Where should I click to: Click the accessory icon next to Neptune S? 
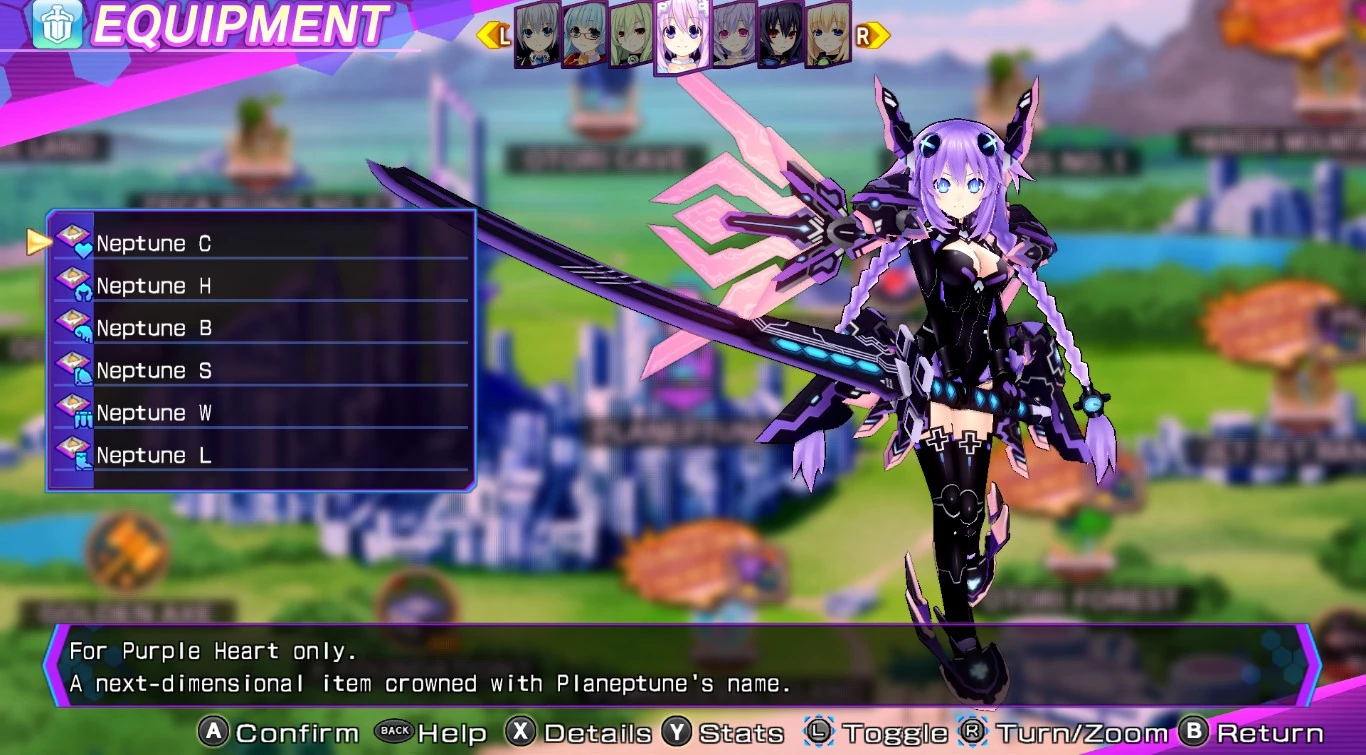pos(75,370)
